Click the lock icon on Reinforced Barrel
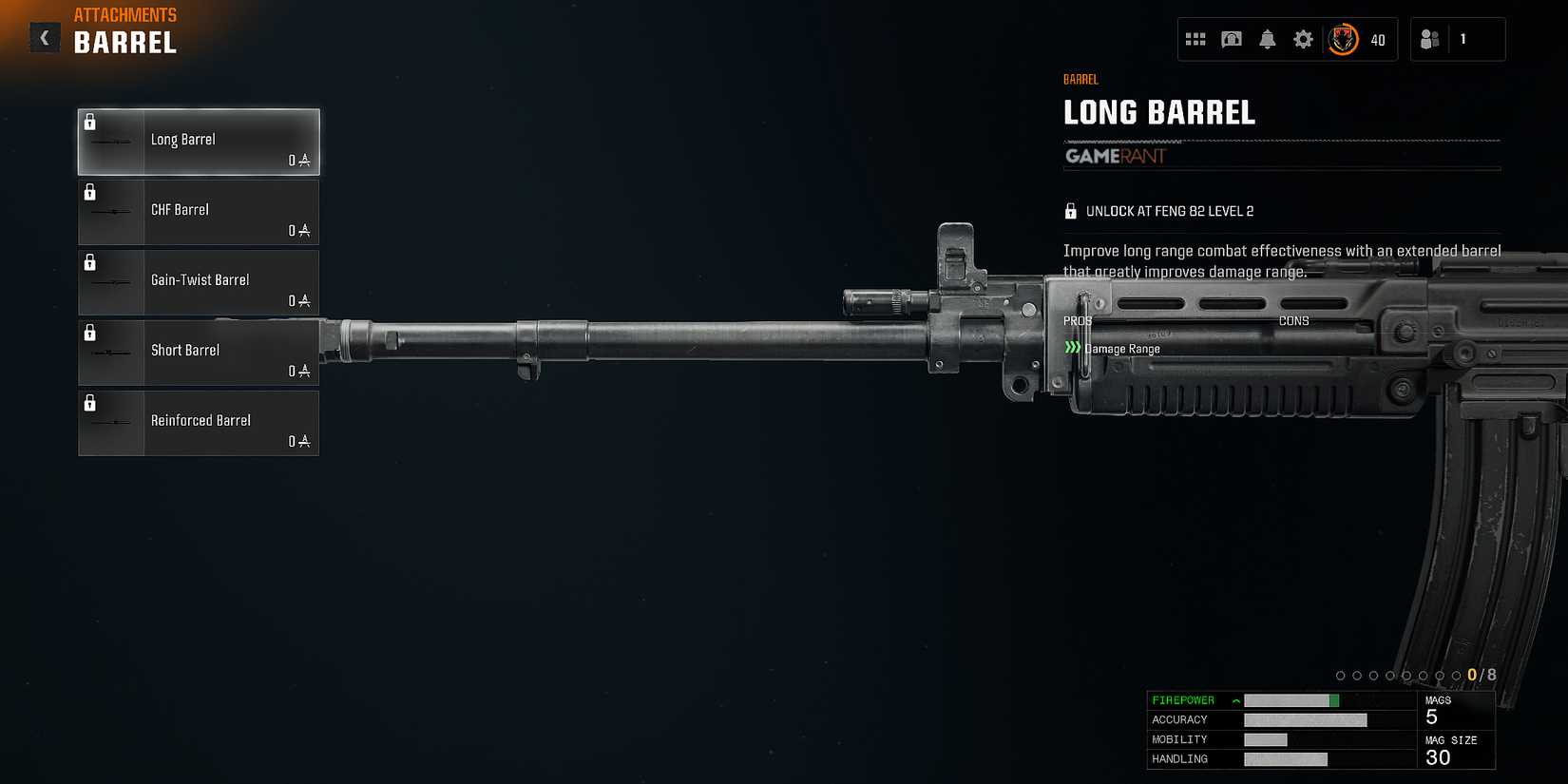 91,403
